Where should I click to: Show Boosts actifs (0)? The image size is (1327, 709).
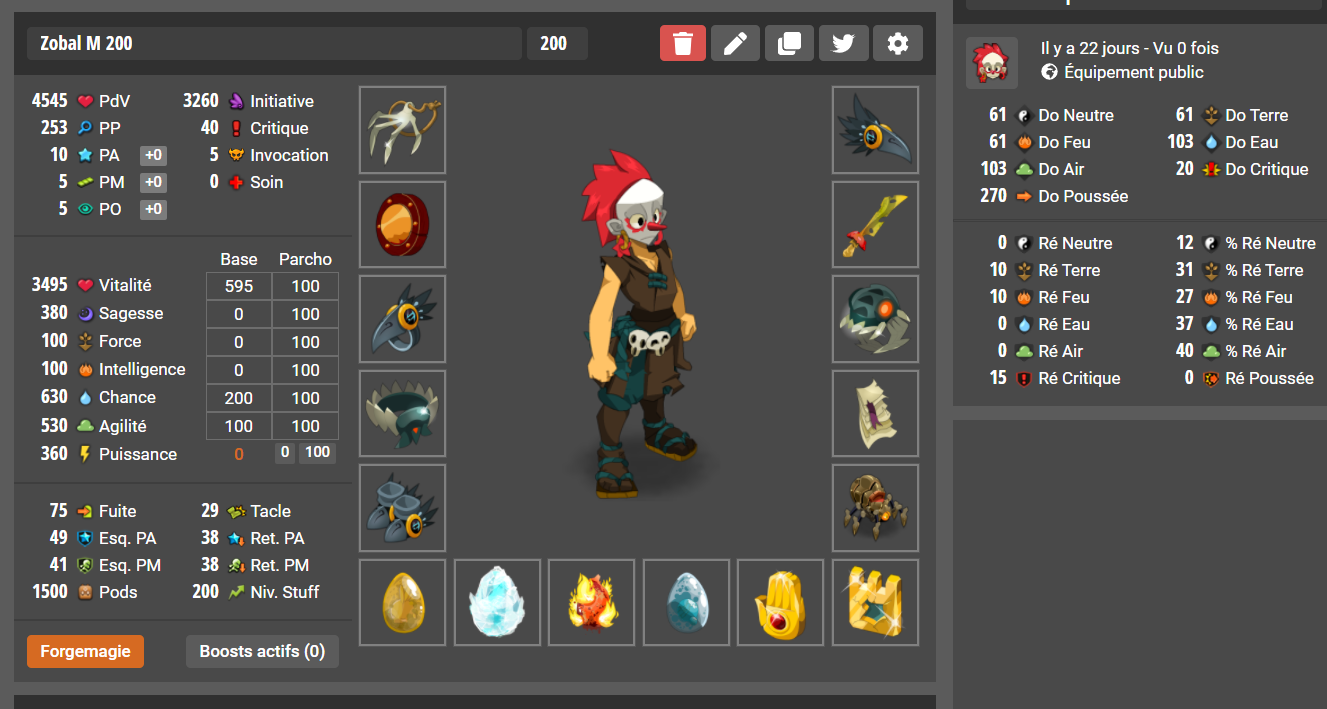[262, 652]
